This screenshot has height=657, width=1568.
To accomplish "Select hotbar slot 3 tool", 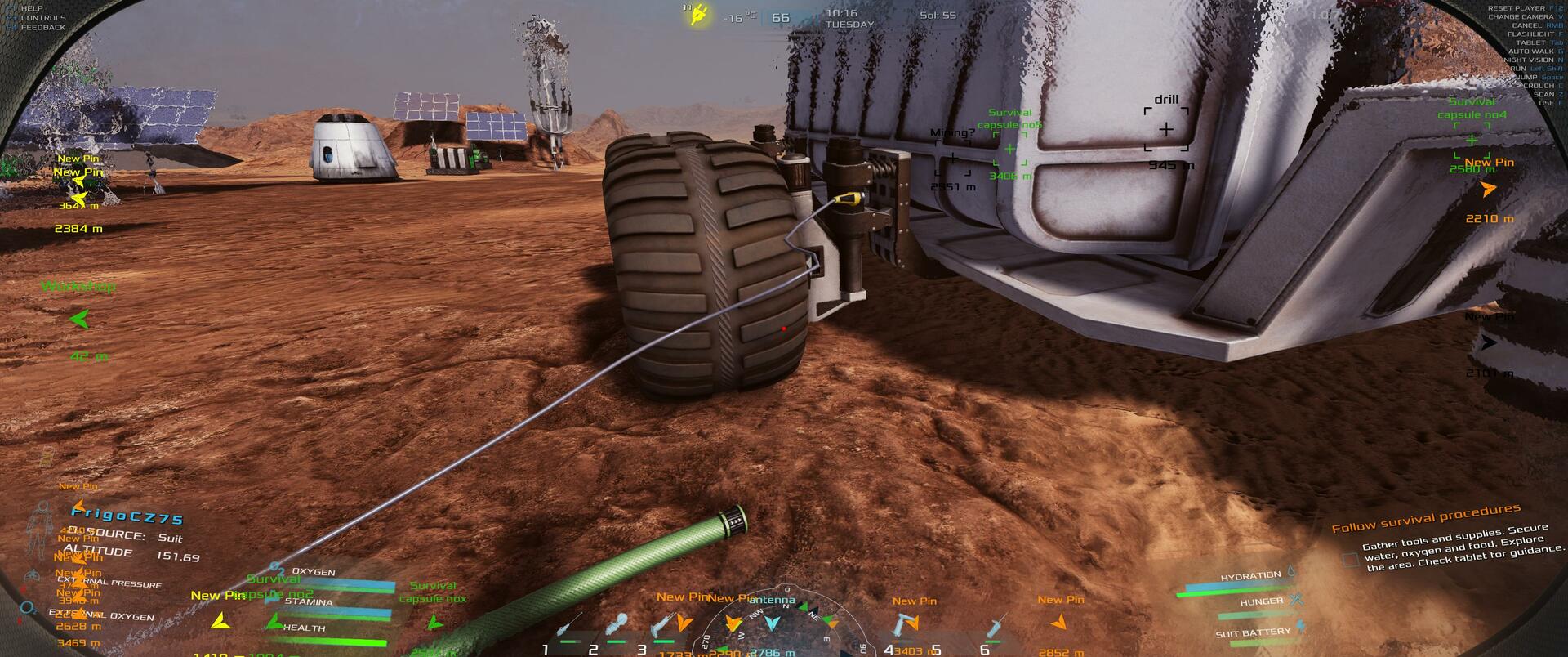I will pyautogui.click(x=662, y=627).
